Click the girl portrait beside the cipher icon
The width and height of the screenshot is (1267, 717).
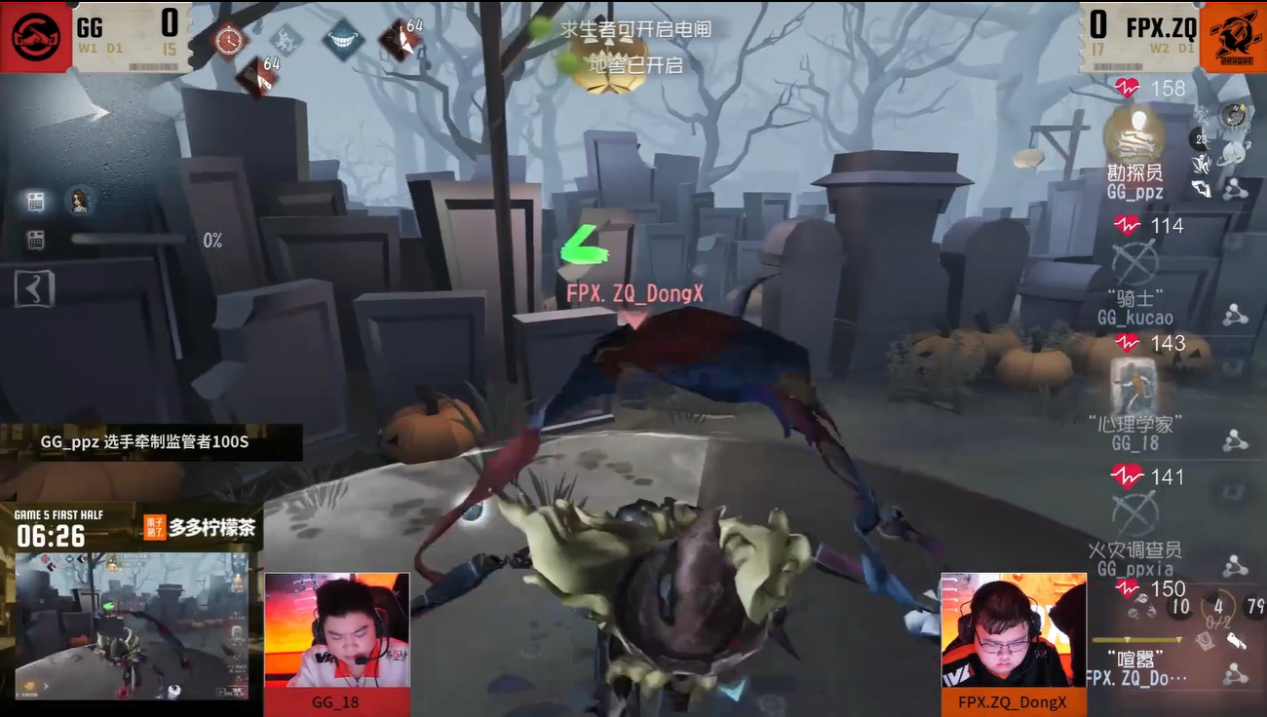pyautogui.click(x=80, y=201)
